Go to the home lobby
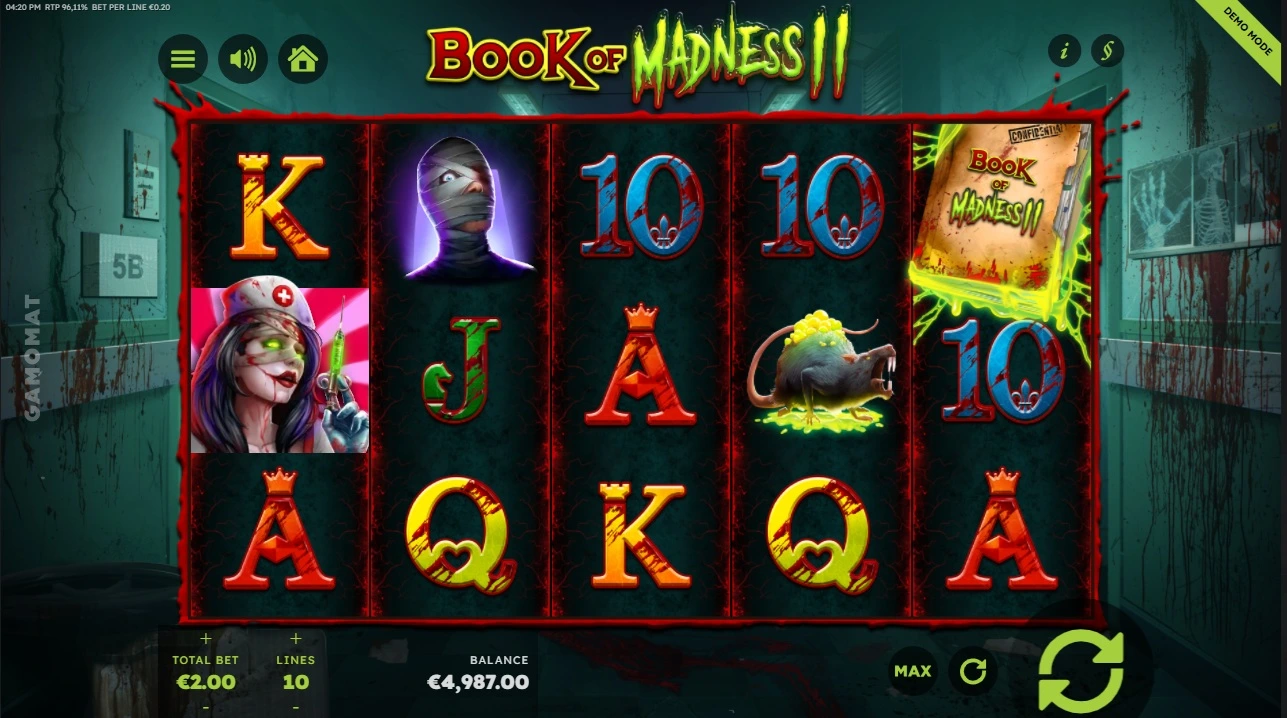This screenshot has width=1287, height=718. click(302, 59)
